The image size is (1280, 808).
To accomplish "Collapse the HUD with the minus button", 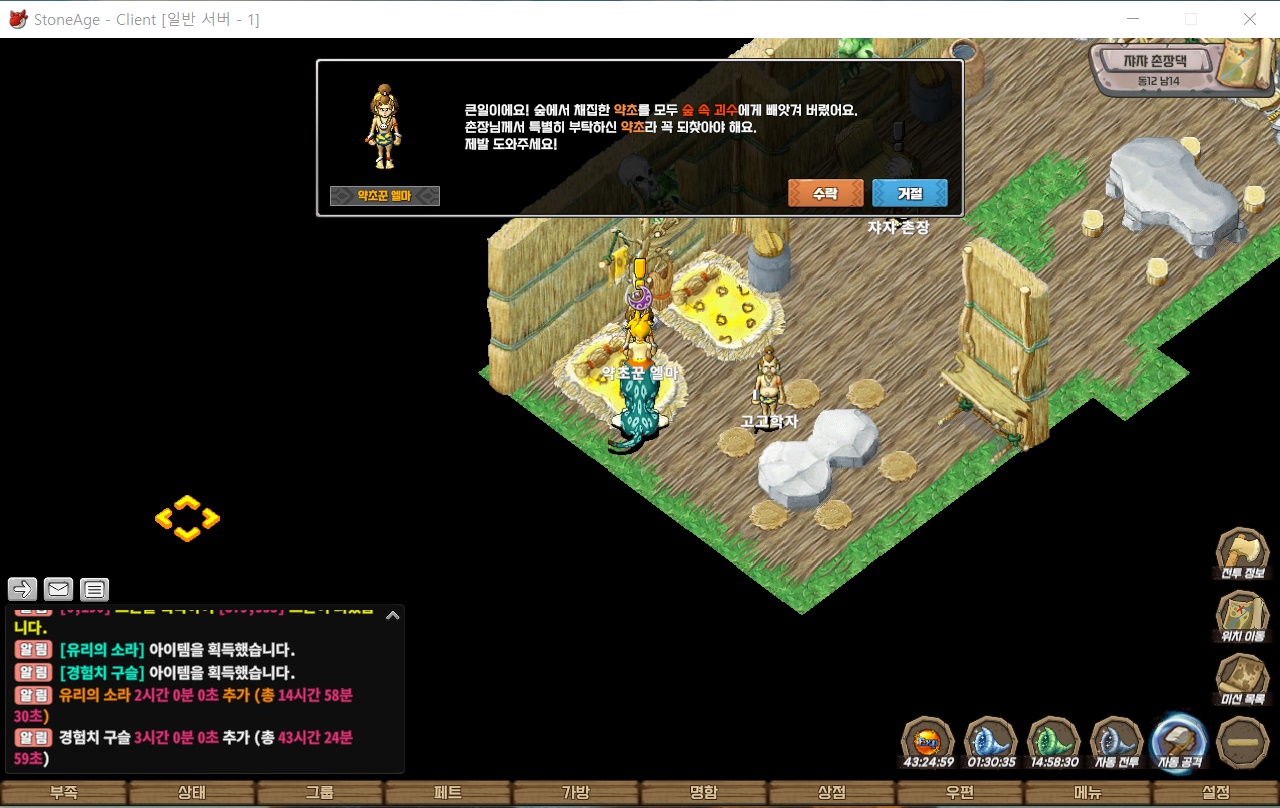I will click(x=1243, y=743).
